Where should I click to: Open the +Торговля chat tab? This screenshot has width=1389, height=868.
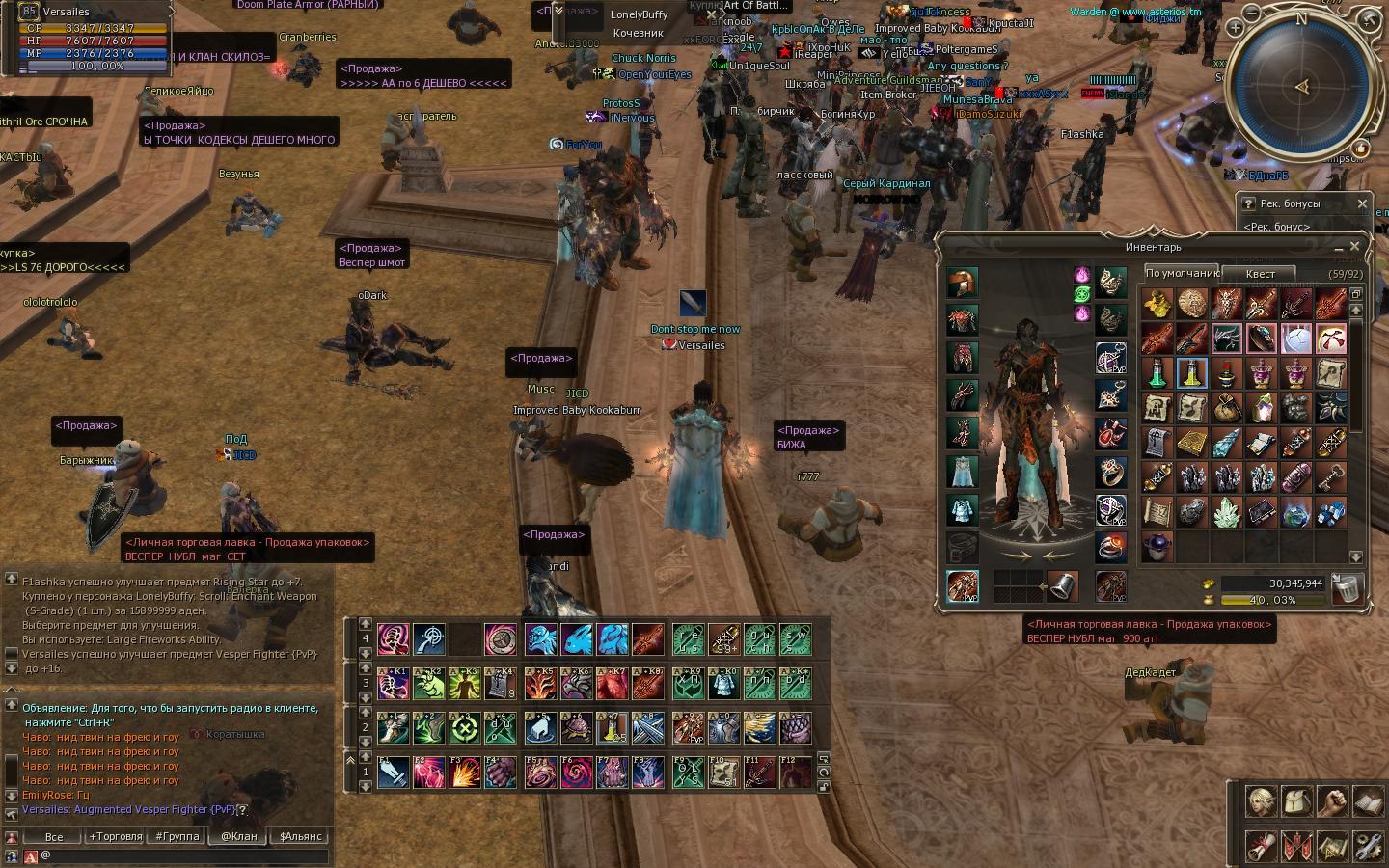click(x=115, y=836)
